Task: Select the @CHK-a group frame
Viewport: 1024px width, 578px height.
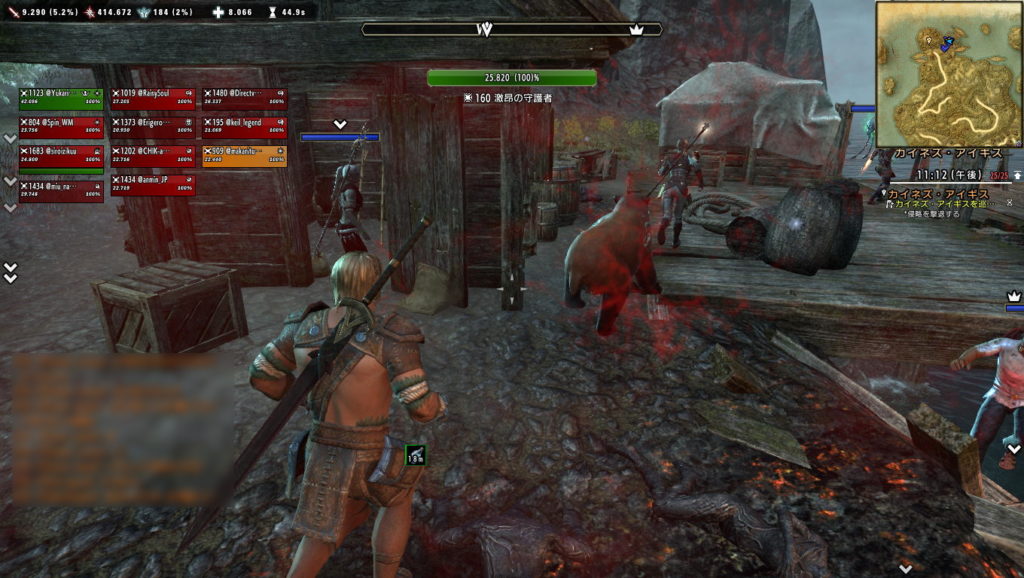Action: (x=153, y=155)
